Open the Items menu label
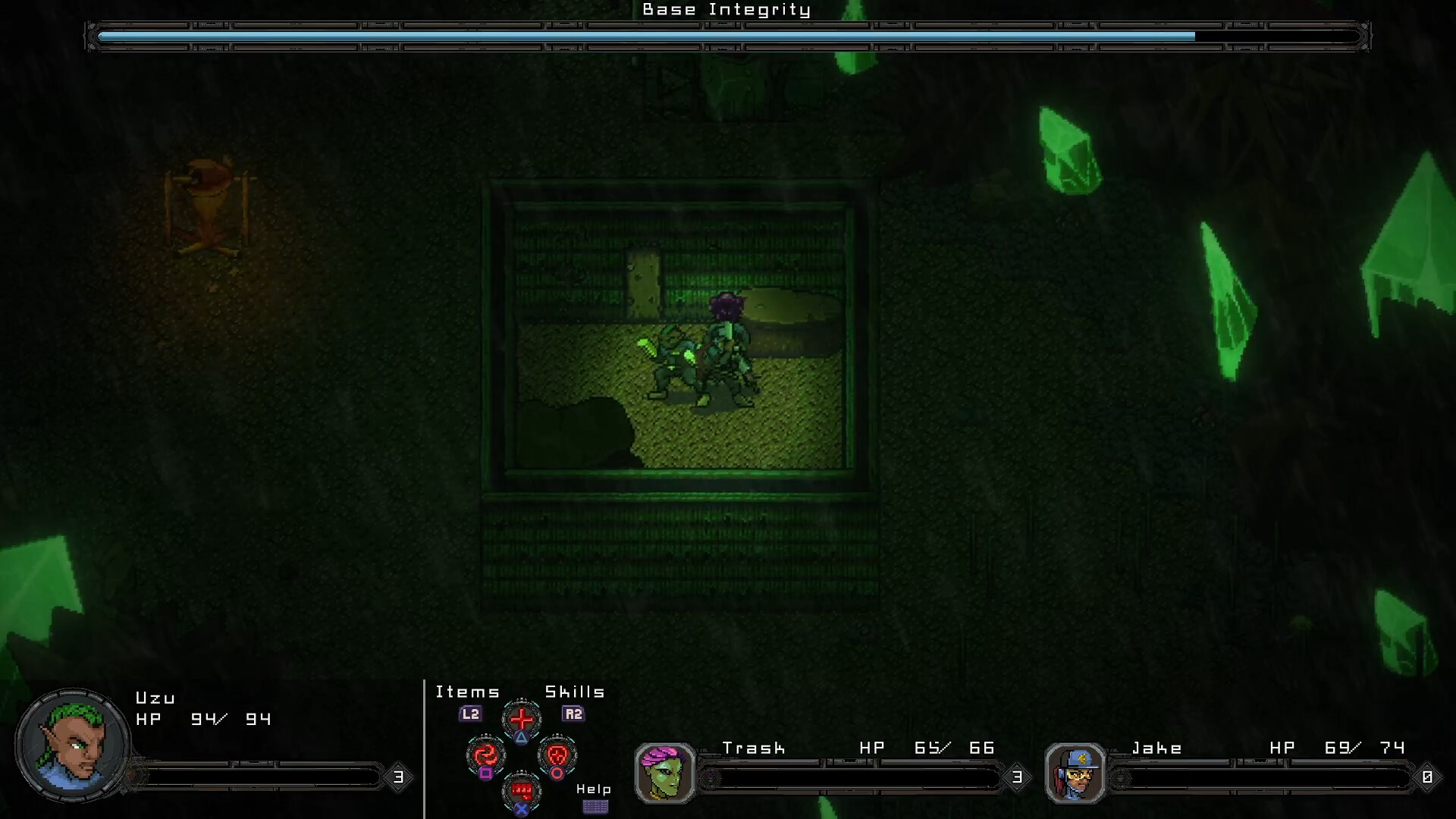 pyautogui.click(x=467, y=691)
